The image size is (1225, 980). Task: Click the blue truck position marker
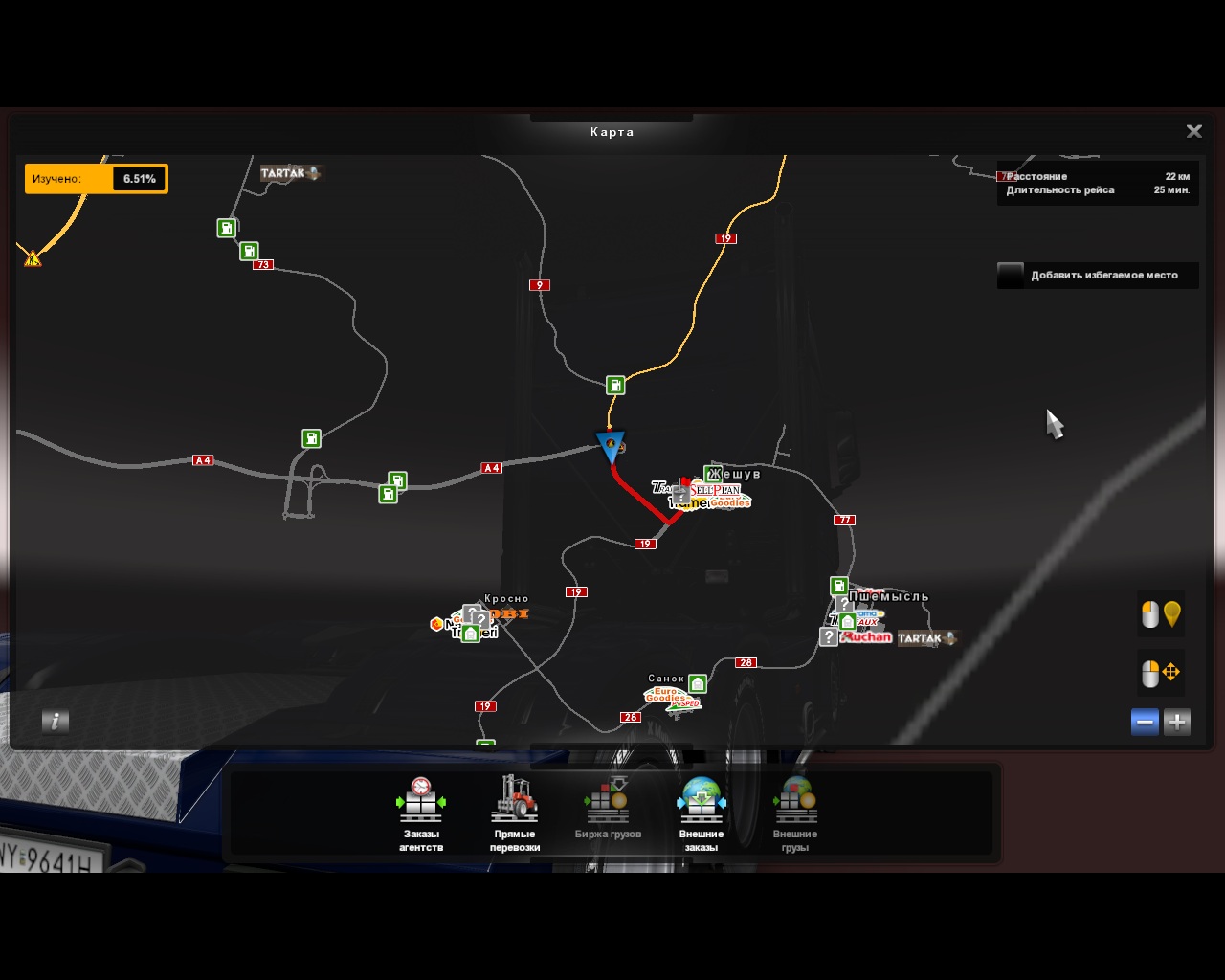611,445
